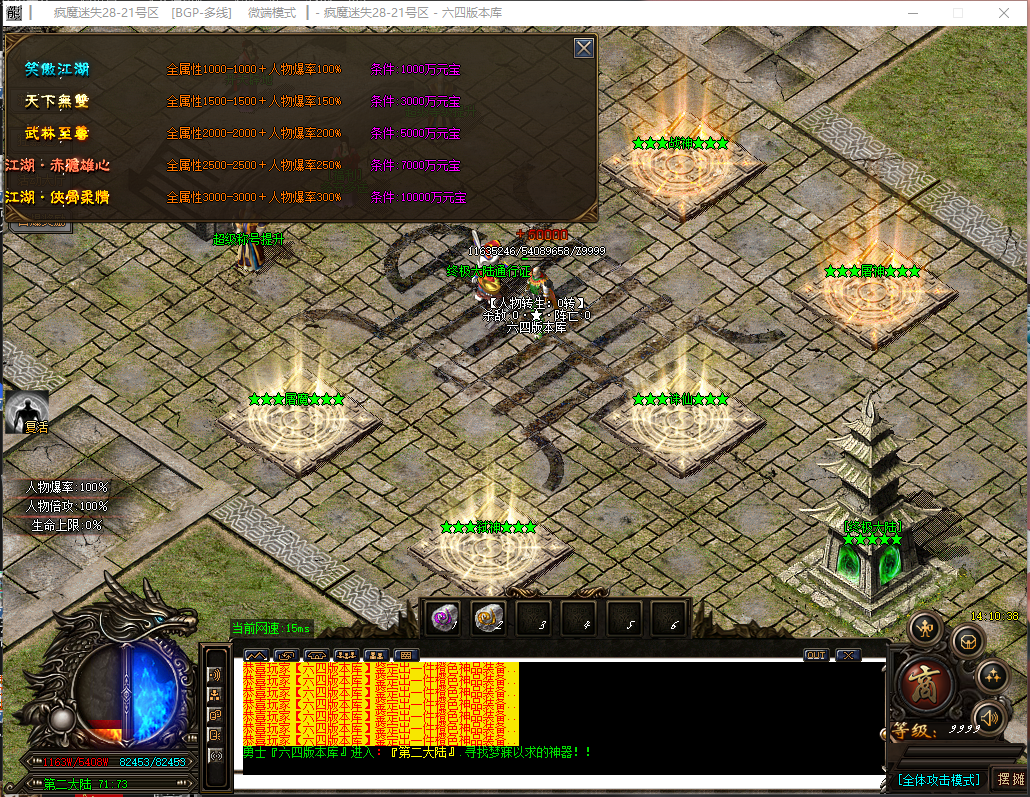Image resolution: width=1030 pixels, height=797 pixels.
Task: Open the 摆摊 stall button
Action: pyautogui.click(x=1010, y=779)
